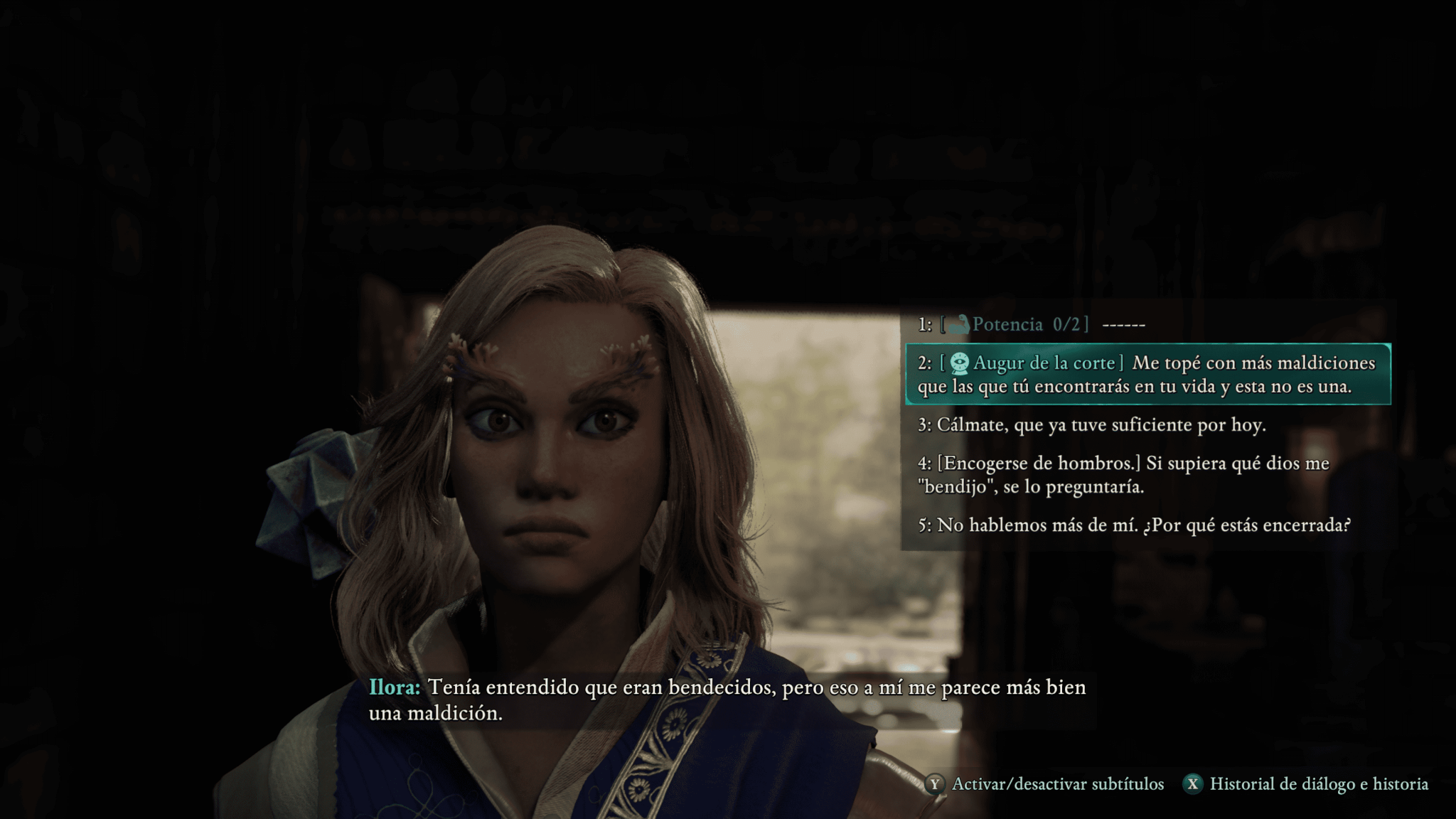The image size is (1456, 819).
Task: Toggle Activar/desactivar subtítulos
Action: click(x=1046, y=784)
